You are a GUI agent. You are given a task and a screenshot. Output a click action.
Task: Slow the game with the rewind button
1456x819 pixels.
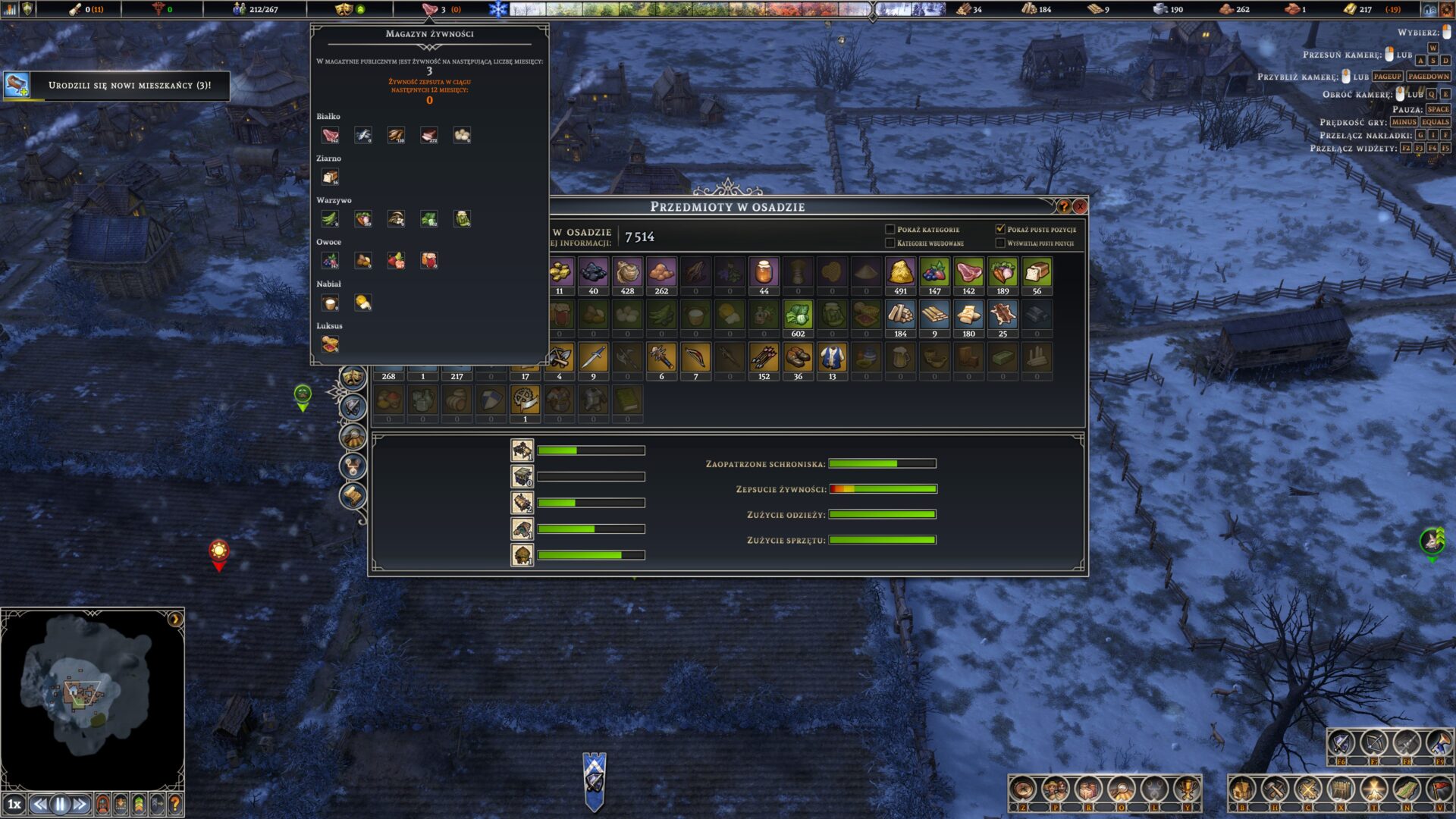tap(40, 804)
